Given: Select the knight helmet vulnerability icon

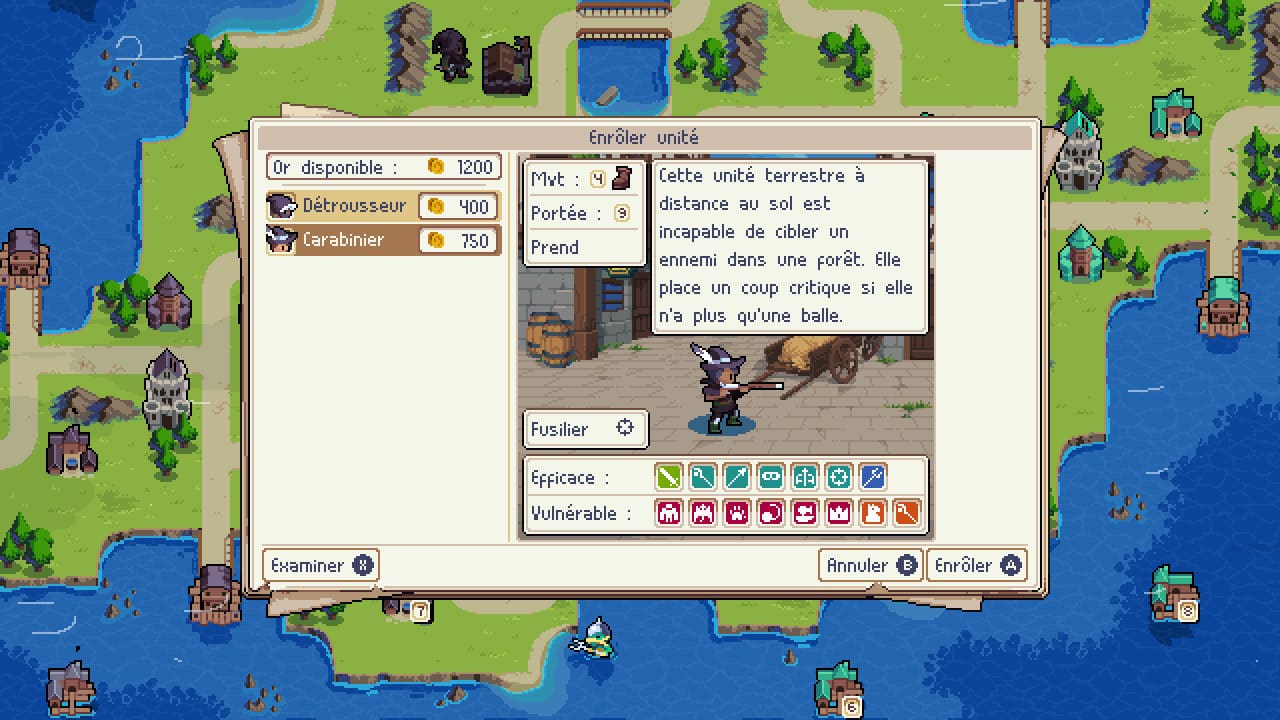Looking at the screenshot, I should click(874, 513).
